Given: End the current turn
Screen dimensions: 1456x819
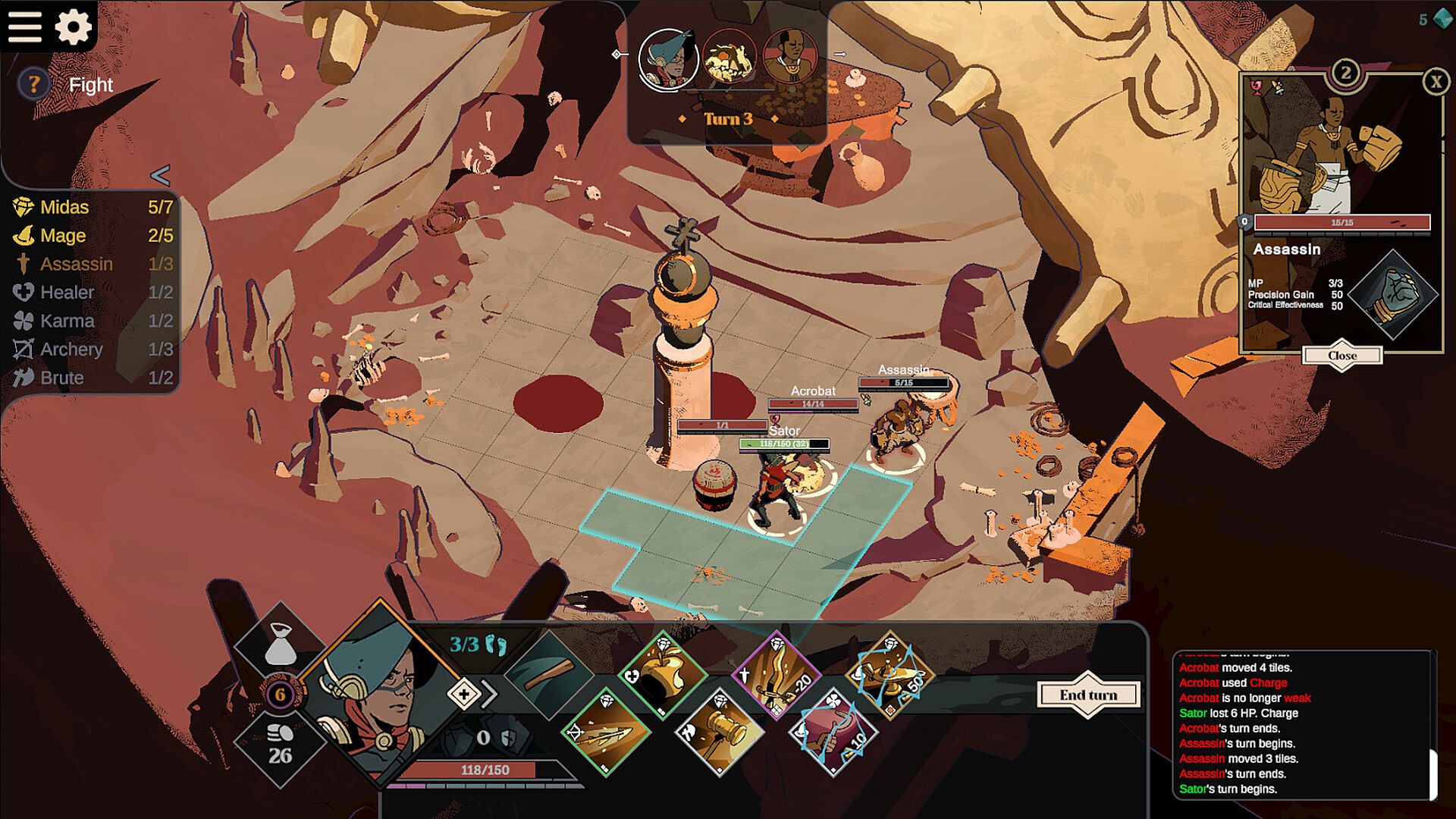Looking at the screenshot, I should (x=1088, y=695).
